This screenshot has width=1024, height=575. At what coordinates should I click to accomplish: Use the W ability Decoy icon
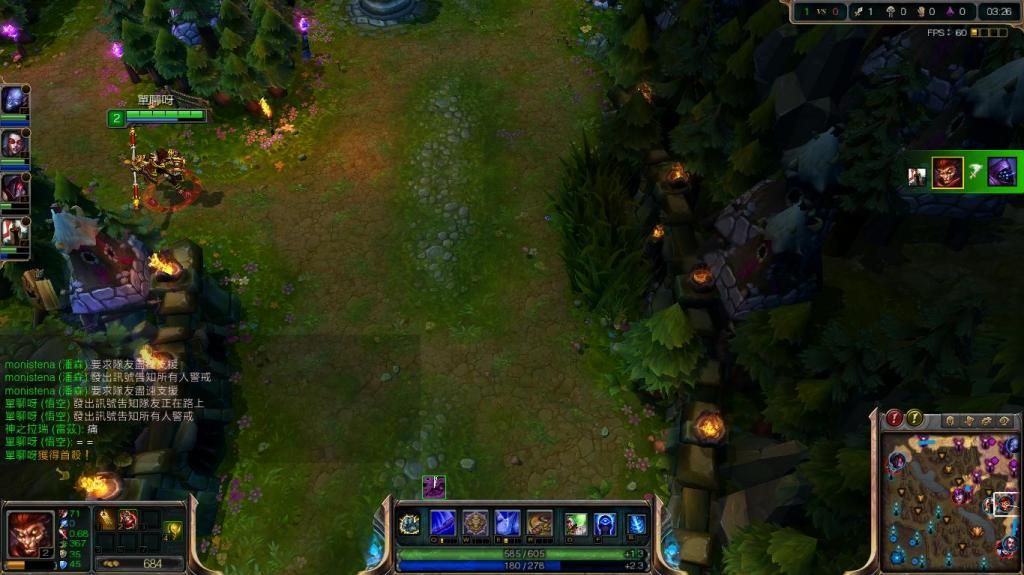pyautogui.click(x=475, y=523)
